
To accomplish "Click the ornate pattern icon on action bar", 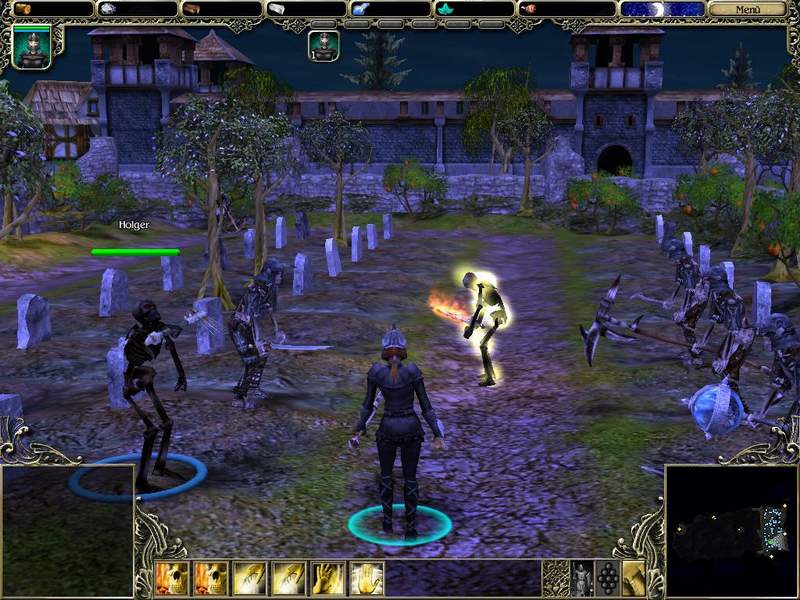I will [x=555, y=578].
